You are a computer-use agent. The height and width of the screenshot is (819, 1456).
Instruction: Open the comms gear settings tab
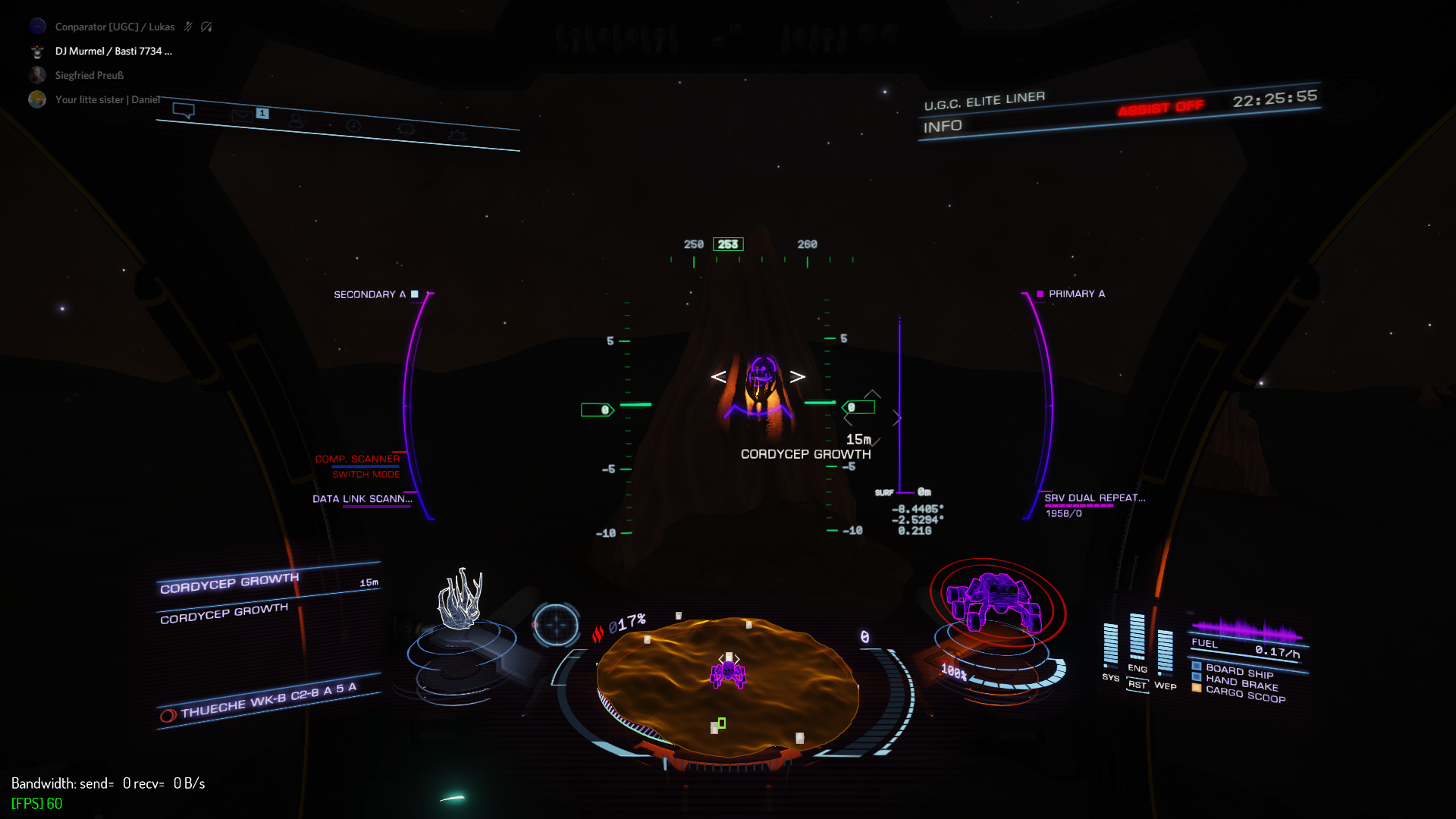point(457,135)
